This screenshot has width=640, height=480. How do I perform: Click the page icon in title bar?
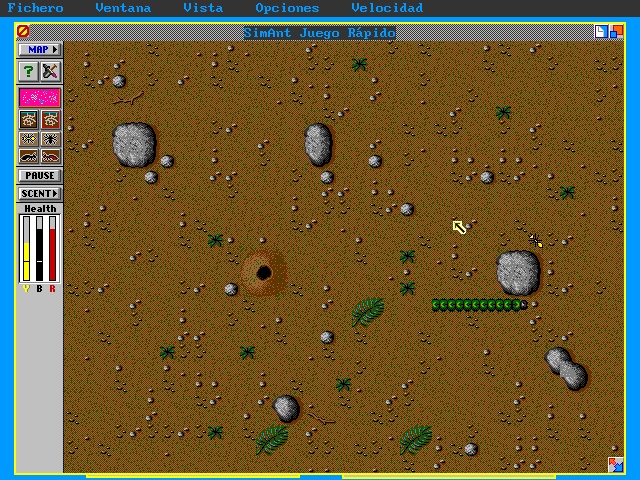click(600, 32)
